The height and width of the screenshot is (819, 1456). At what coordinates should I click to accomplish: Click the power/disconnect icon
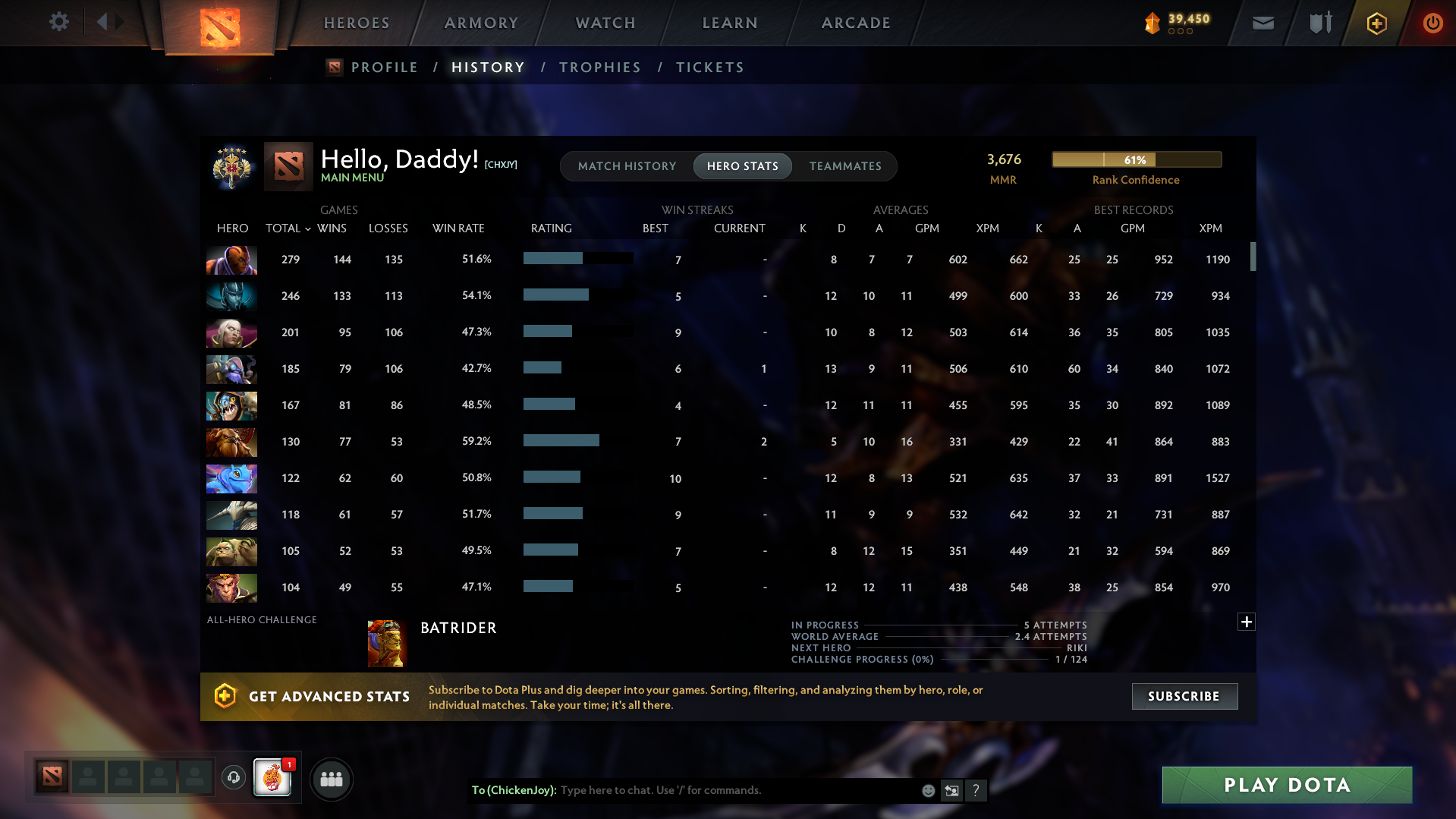point(1432,24)
